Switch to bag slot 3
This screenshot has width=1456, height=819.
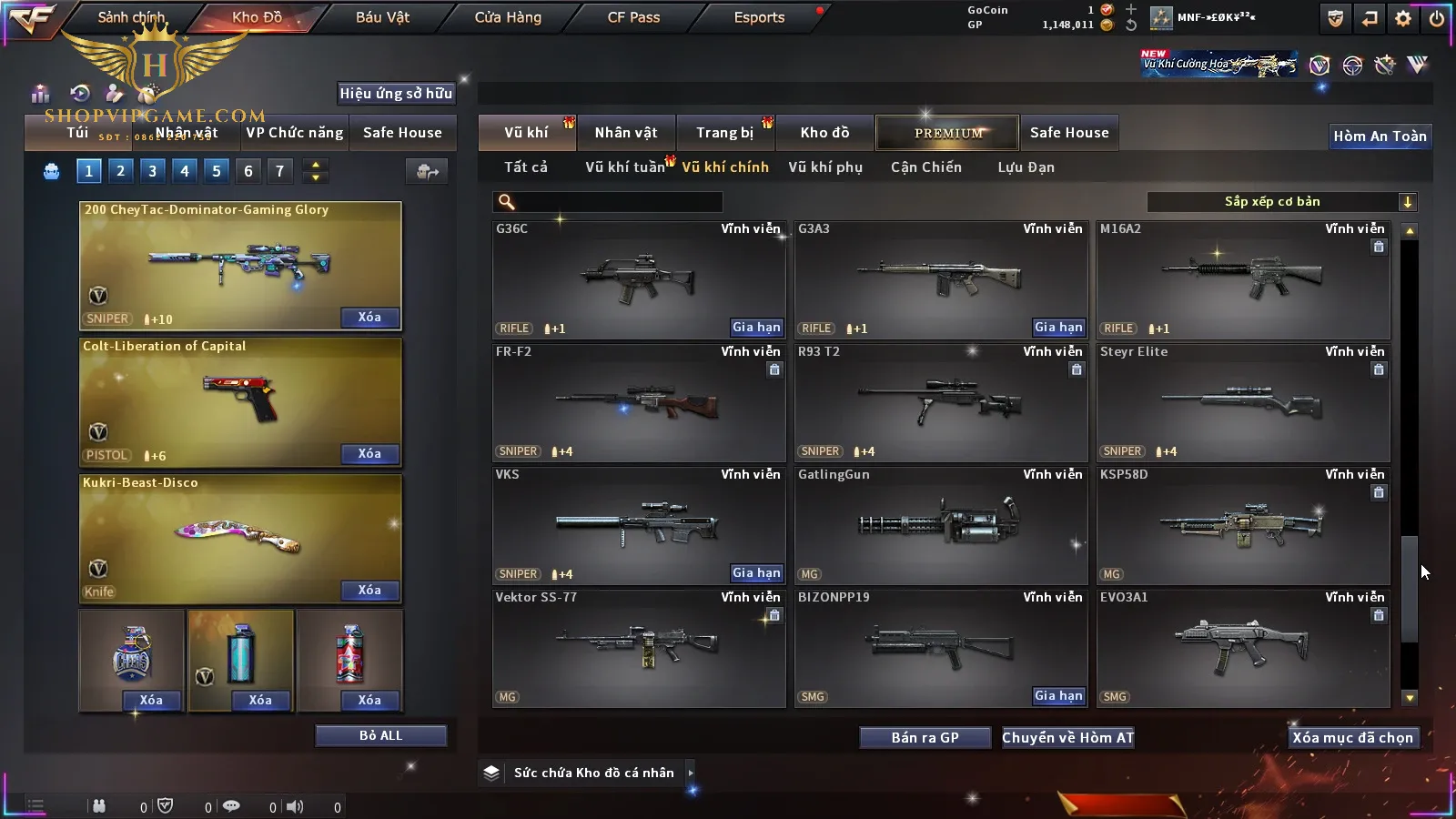tap(152, 171)
